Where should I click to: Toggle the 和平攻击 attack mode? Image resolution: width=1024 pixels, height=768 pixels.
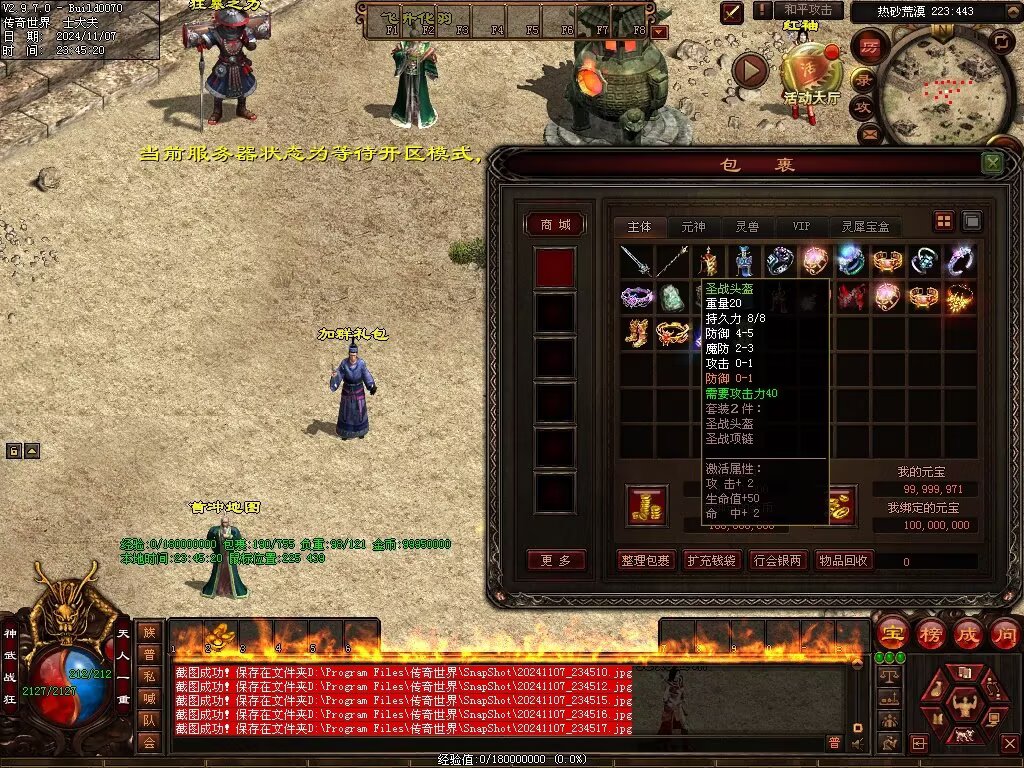tap(807, 10)
